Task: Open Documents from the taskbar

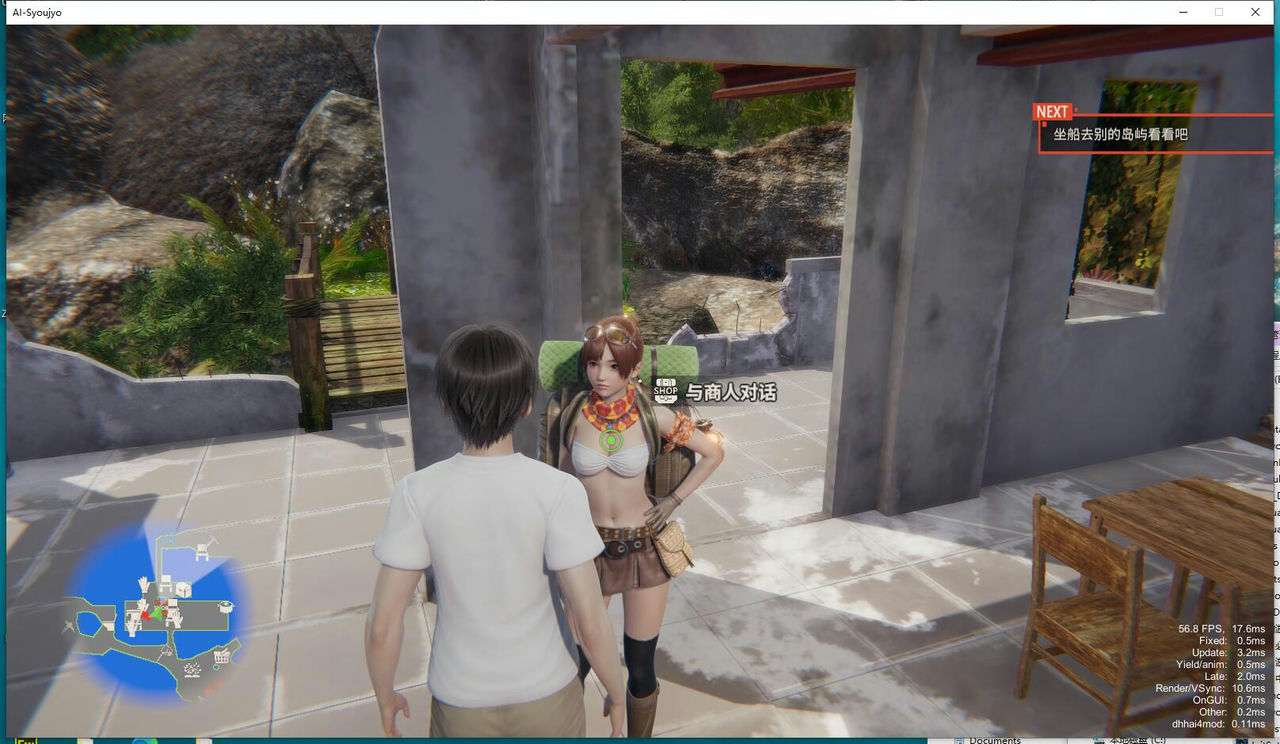Action: pos(995,740)
